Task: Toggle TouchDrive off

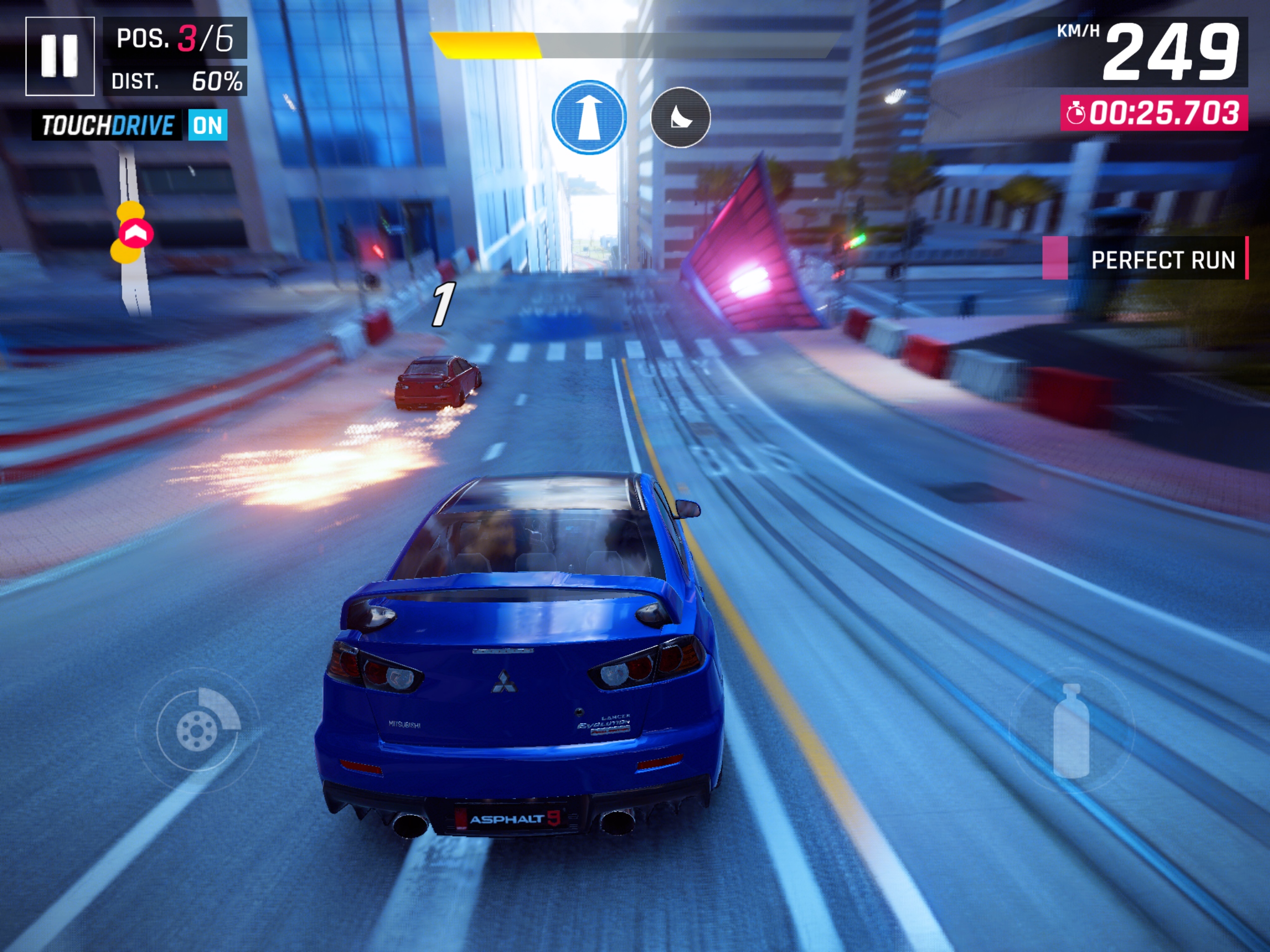Action: point(207,125)
